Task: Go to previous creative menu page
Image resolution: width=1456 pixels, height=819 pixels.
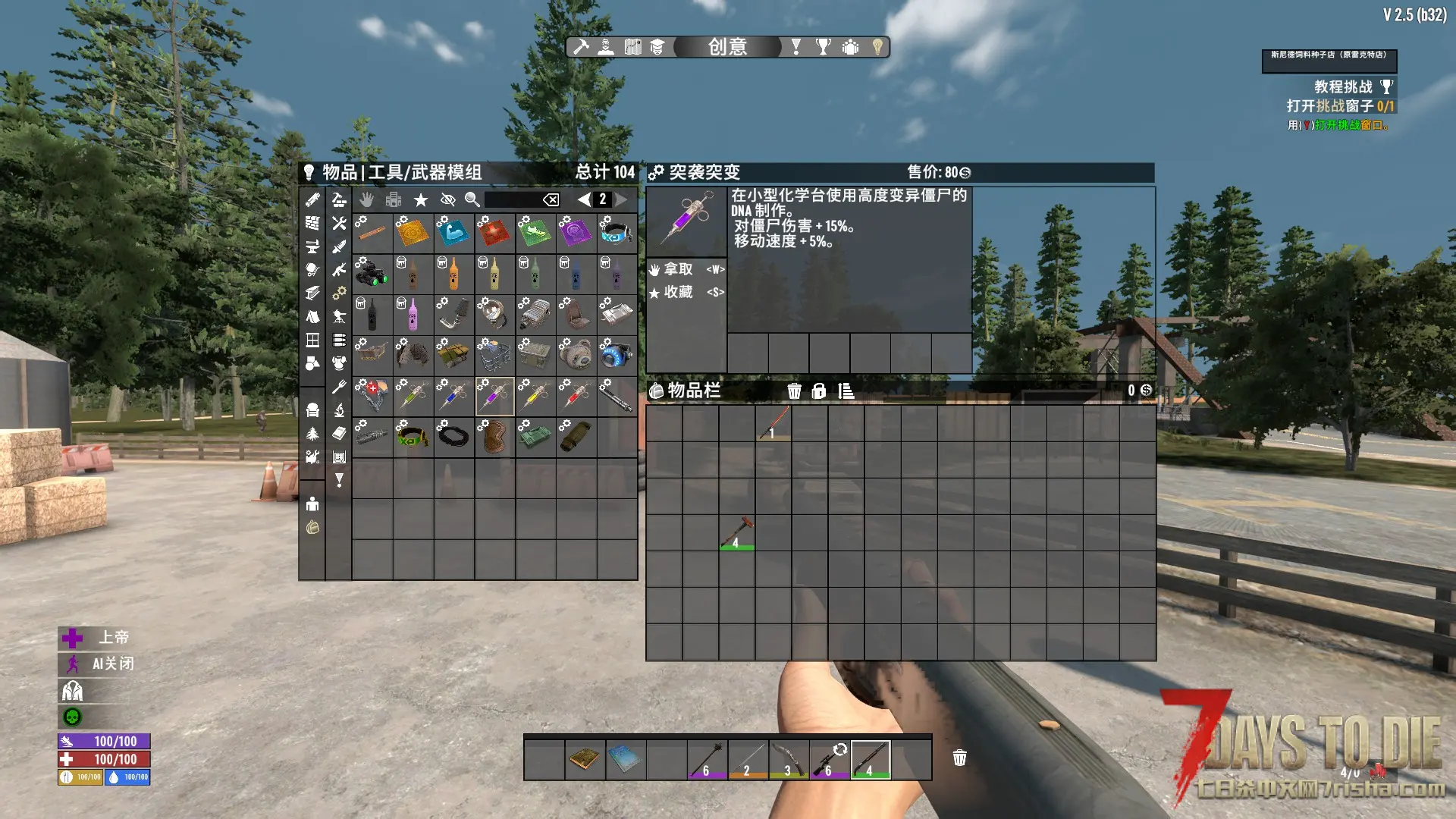Action: point(583,199)
